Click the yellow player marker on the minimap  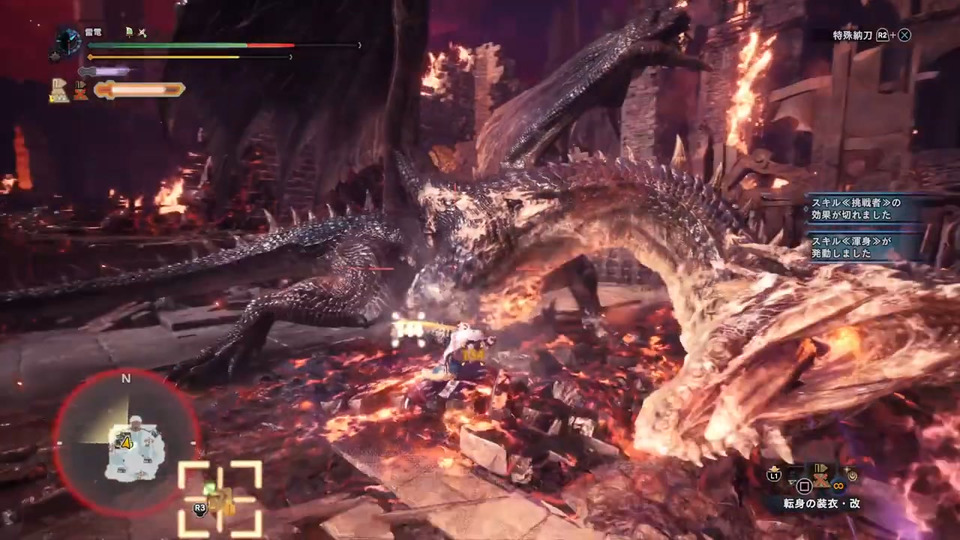128,441
